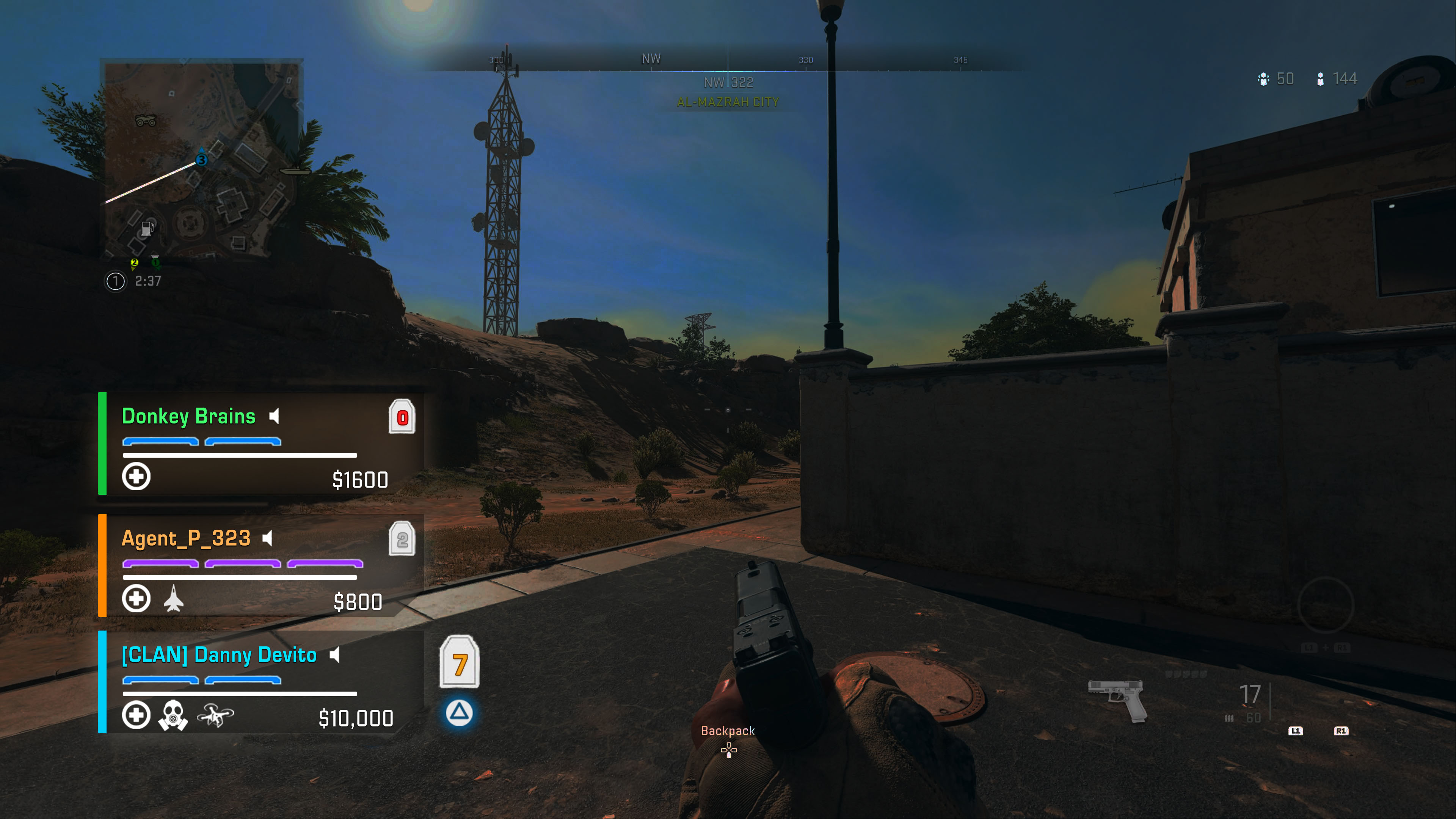Select Danny Devito's recon drone icon

pyautogui.click(x=217, y=717)
